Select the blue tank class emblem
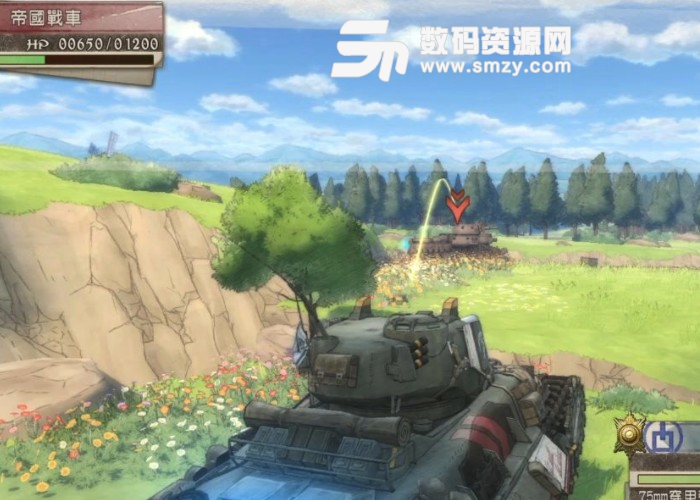 point(664,437)
